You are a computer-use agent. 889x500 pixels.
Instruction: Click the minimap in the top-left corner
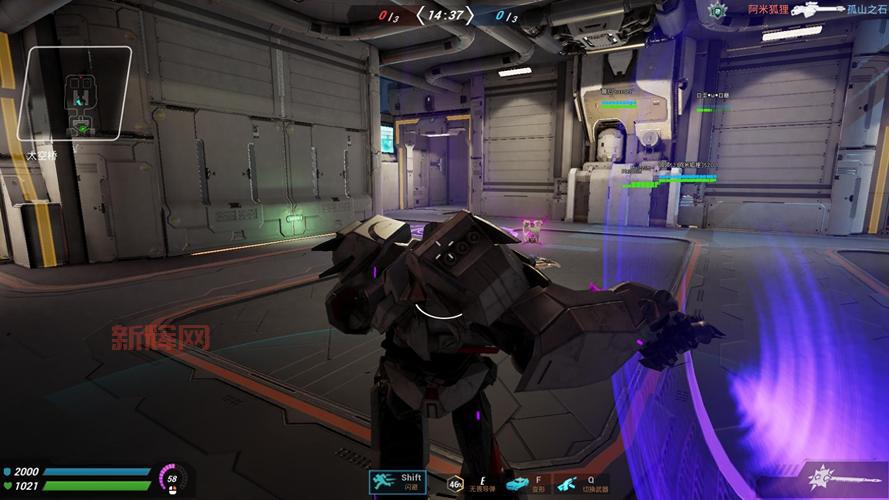pyautogui.click(x=79, y=94)
